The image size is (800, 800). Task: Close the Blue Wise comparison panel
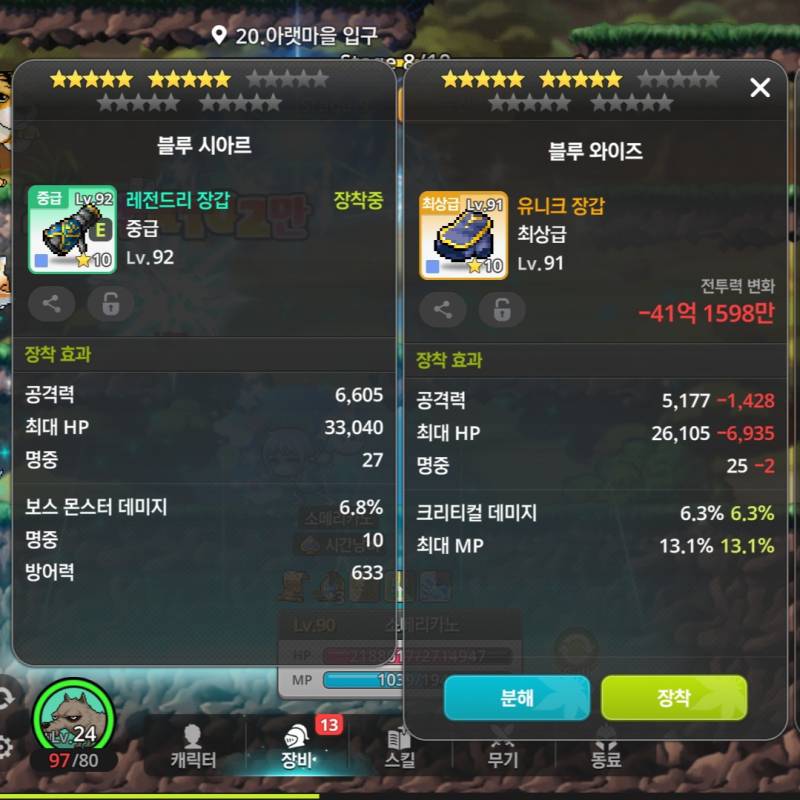click(x=760, y=88)
